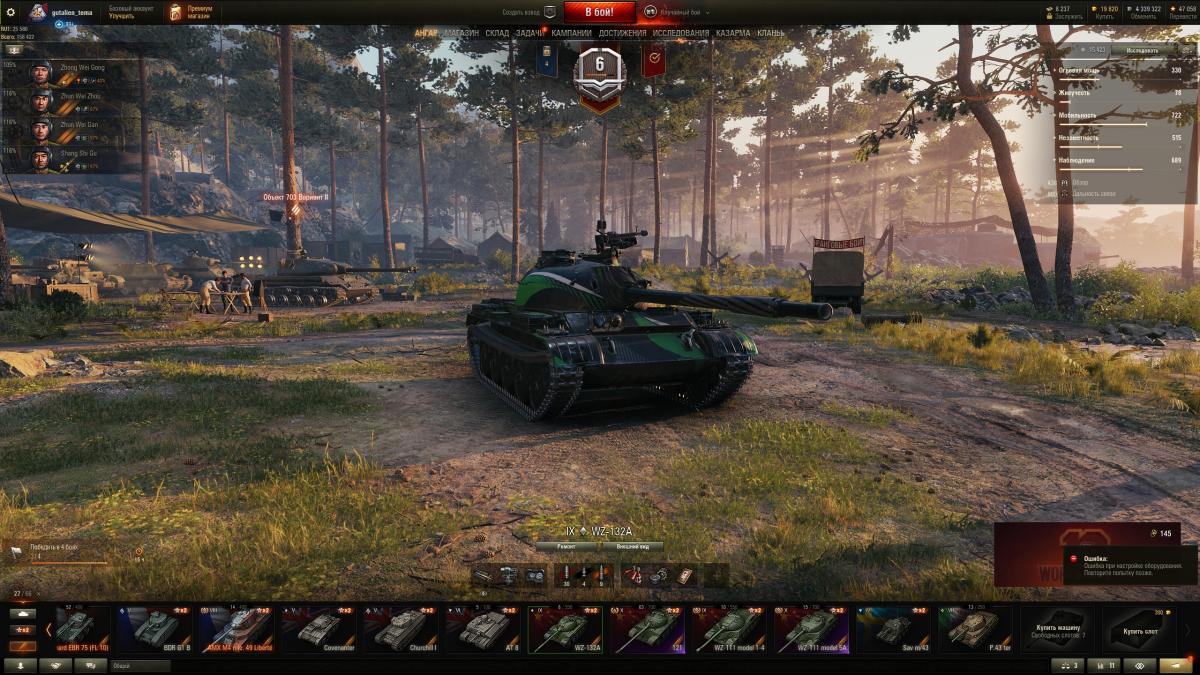Start a battle with the В бой! button
Image resolution: width=1200 pixels, height=675 pixels.
coord(599,12)
